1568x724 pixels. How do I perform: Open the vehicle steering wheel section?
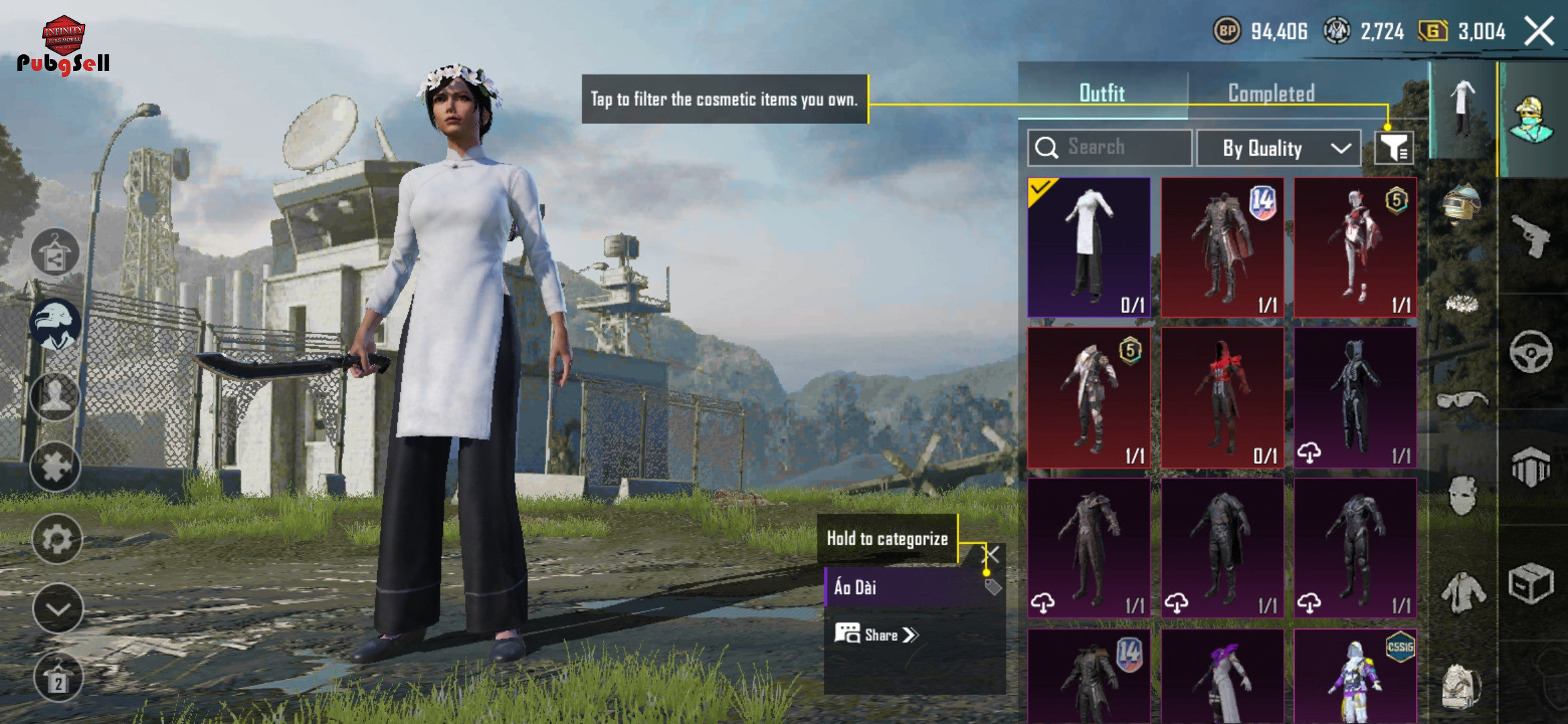point(1530,351)
